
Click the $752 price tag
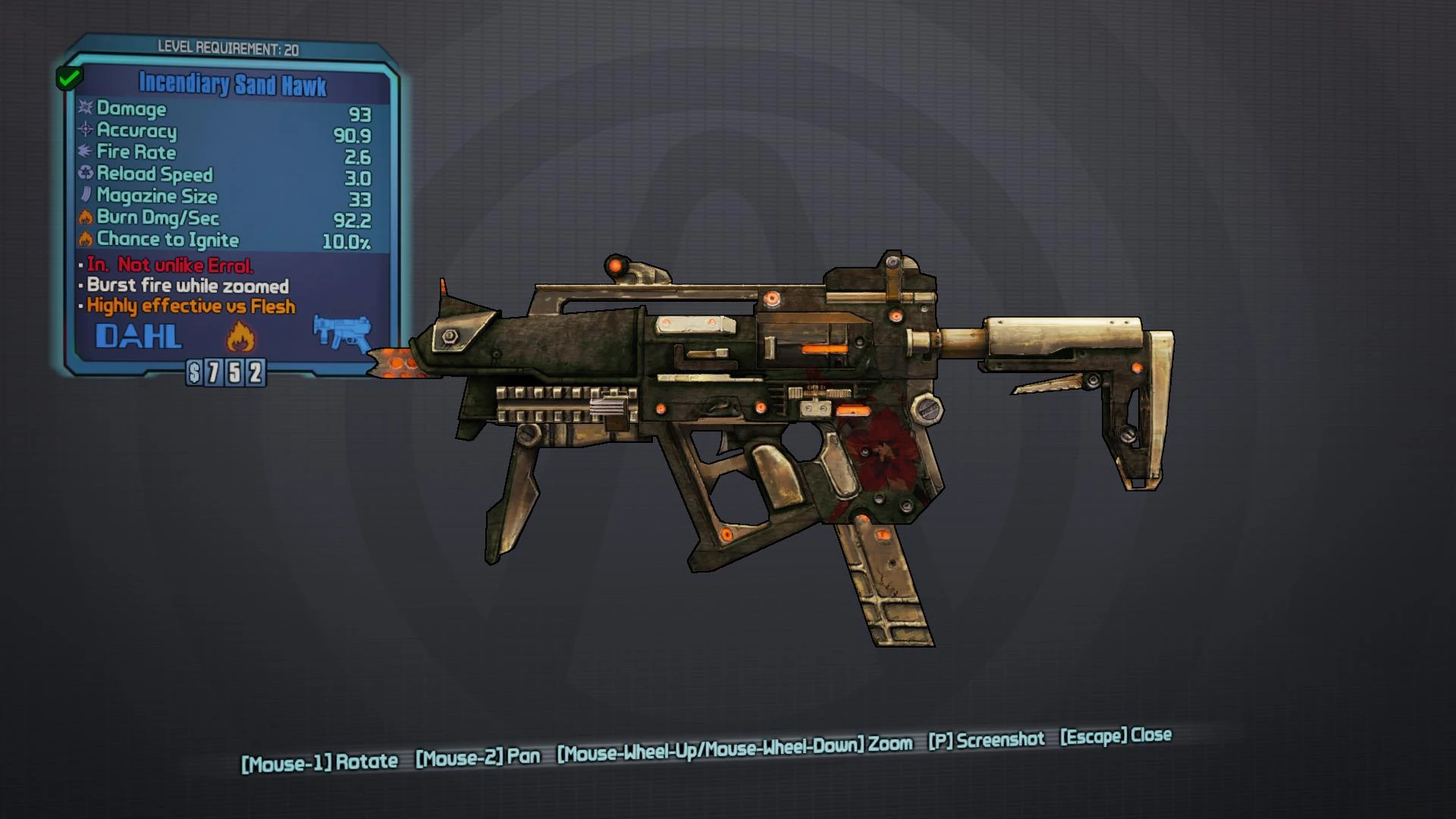point(226,372)
